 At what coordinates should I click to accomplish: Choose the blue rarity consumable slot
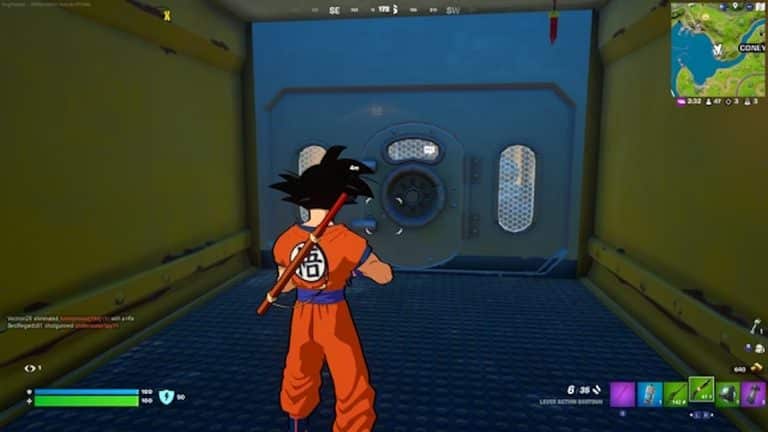click(649, 393)
